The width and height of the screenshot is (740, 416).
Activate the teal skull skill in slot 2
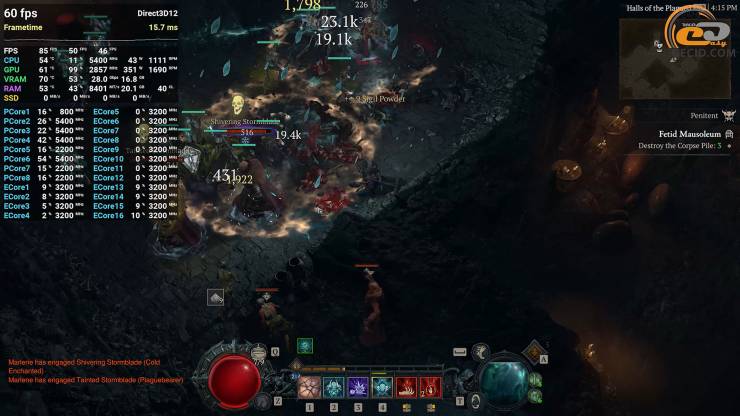334,387
